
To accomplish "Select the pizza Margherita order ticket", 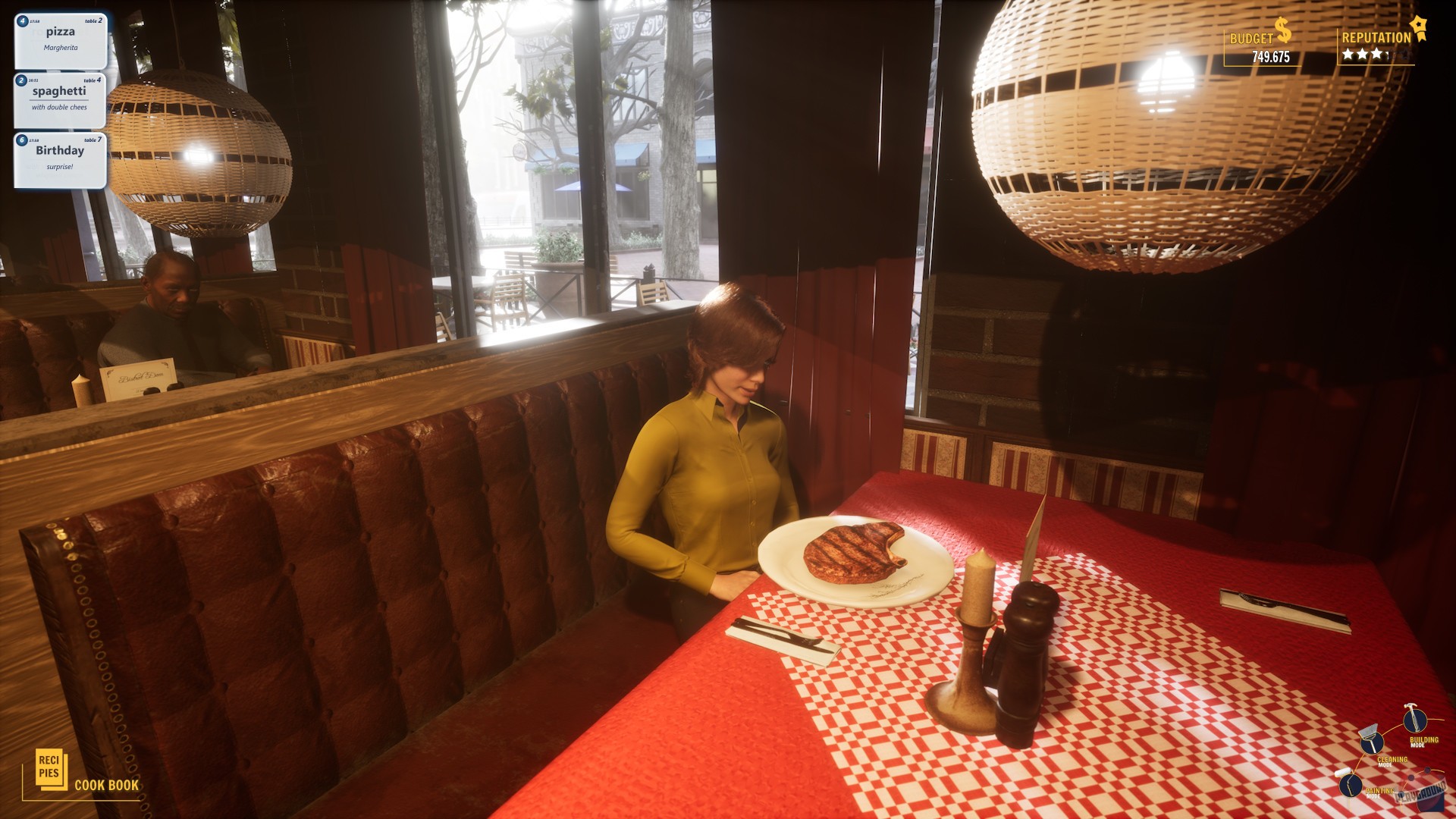I will (x=59, y=42).
